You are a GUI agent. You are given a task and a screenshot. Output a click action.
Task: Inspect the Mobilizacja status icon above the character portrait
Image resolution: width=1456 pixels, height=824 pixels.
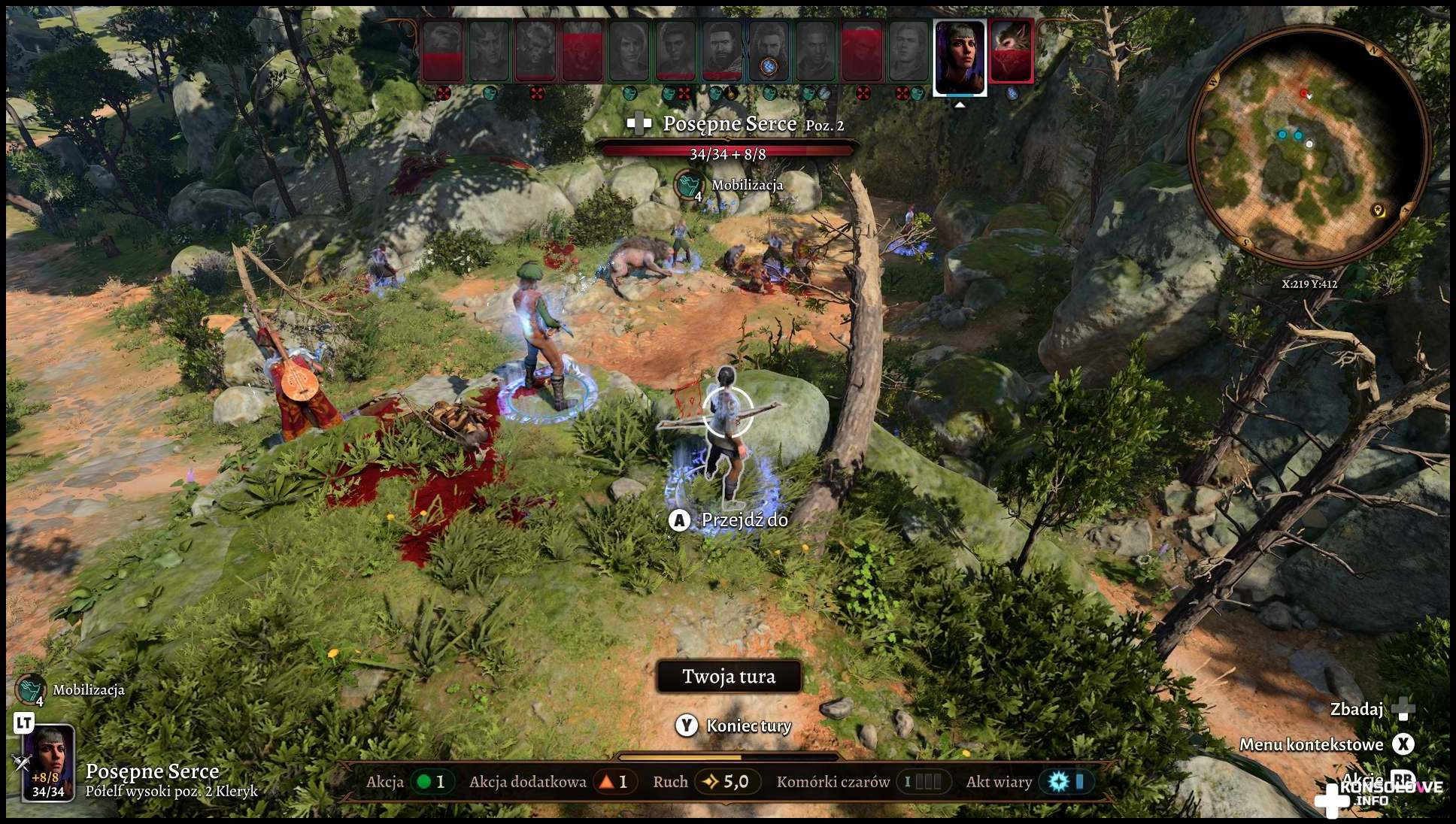[x=30, y=689]
